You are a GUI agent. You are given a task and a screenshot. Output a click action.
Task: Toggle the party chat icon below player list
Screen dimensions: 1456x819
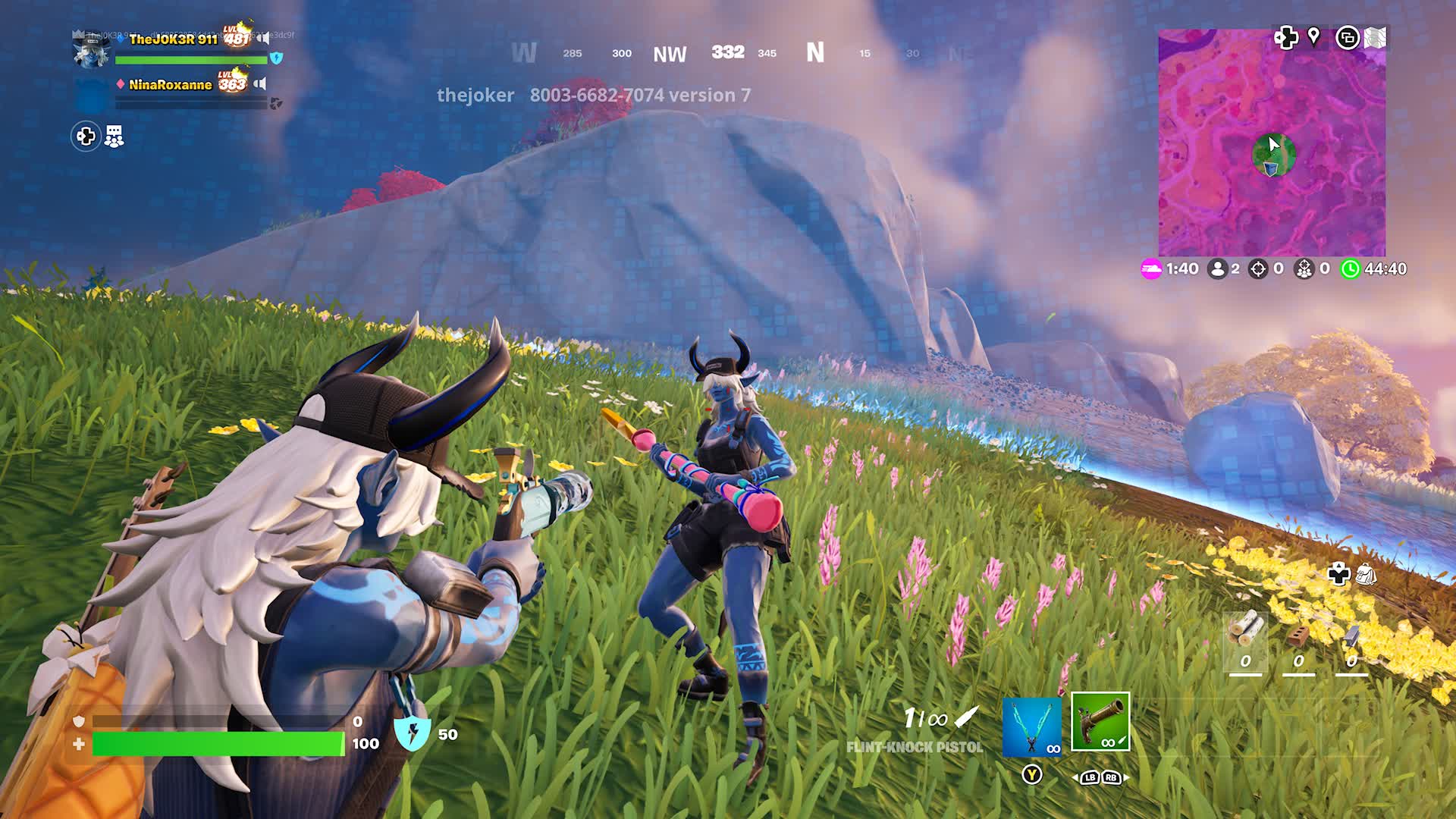point(113,137)
